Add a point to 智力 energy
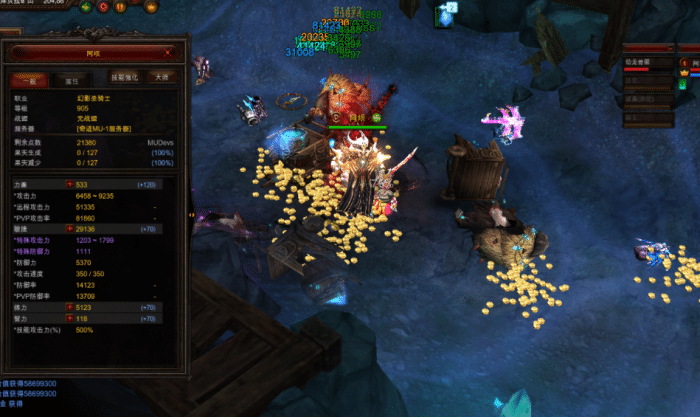The width and height of the screenshot is (700, 417). (69, 319)
